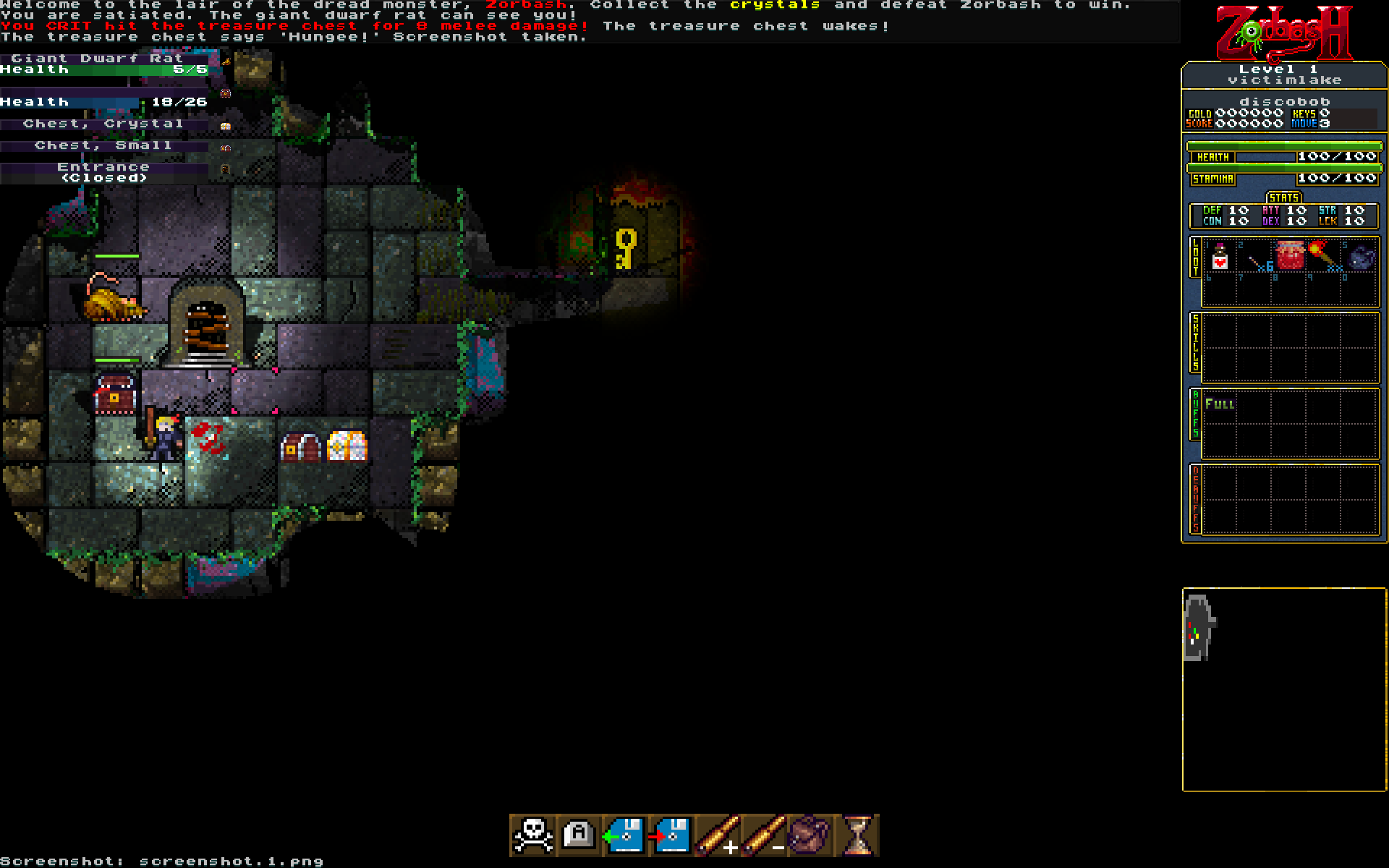
Task: Click the floppy disk with red arrow
Action: tap(671, 835)
